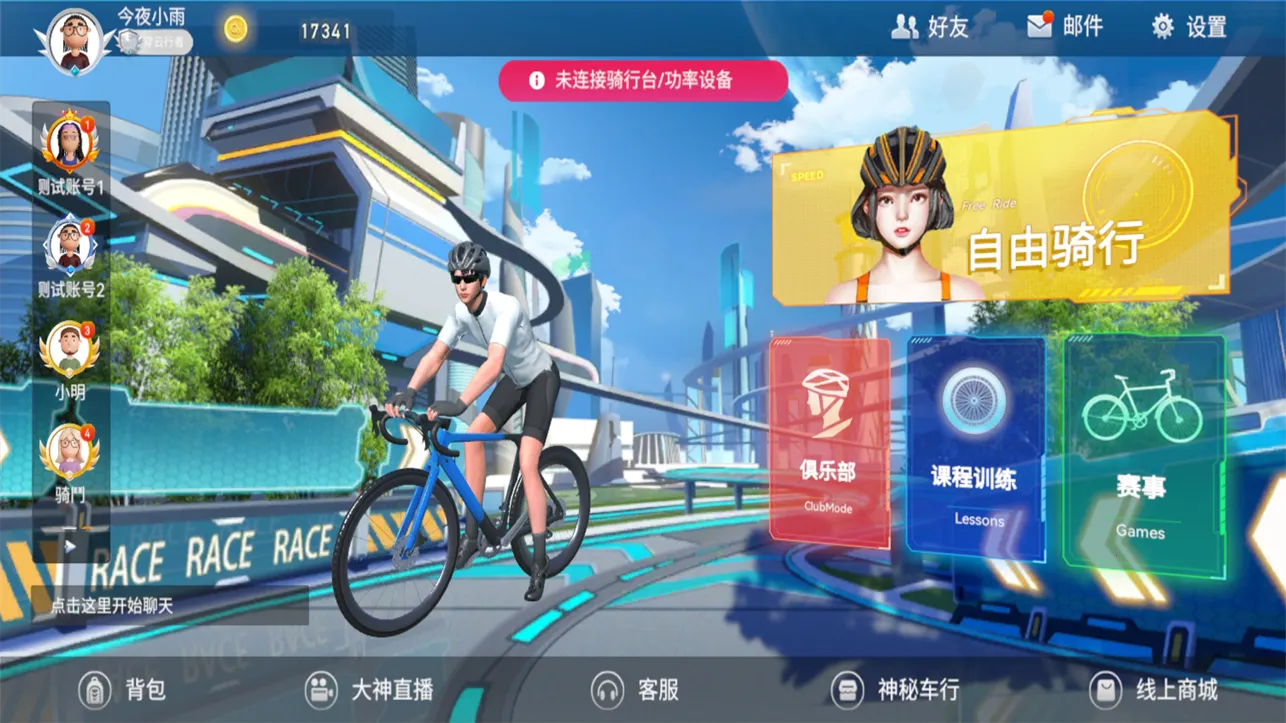The height and width of the screenshot is (723, 1286).
Task: Visit the 神秘车行 mystery bike shop
Action: coord(898,688)
